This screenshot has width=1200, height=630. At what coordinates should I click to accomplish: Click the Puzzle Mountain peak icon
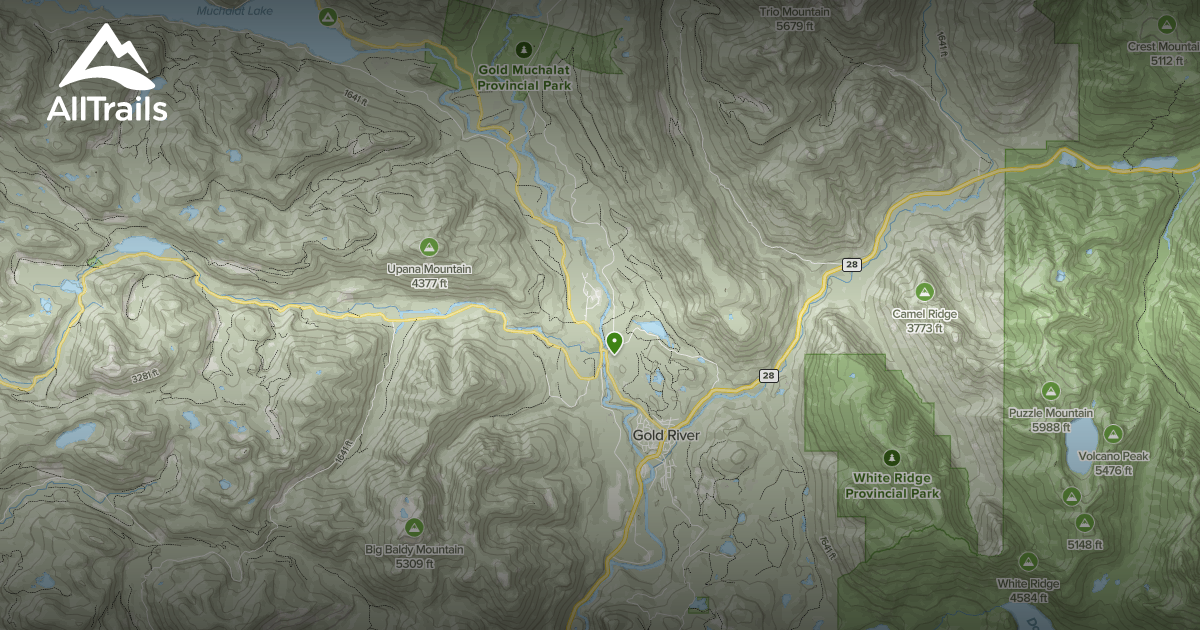click(1050, 391)
